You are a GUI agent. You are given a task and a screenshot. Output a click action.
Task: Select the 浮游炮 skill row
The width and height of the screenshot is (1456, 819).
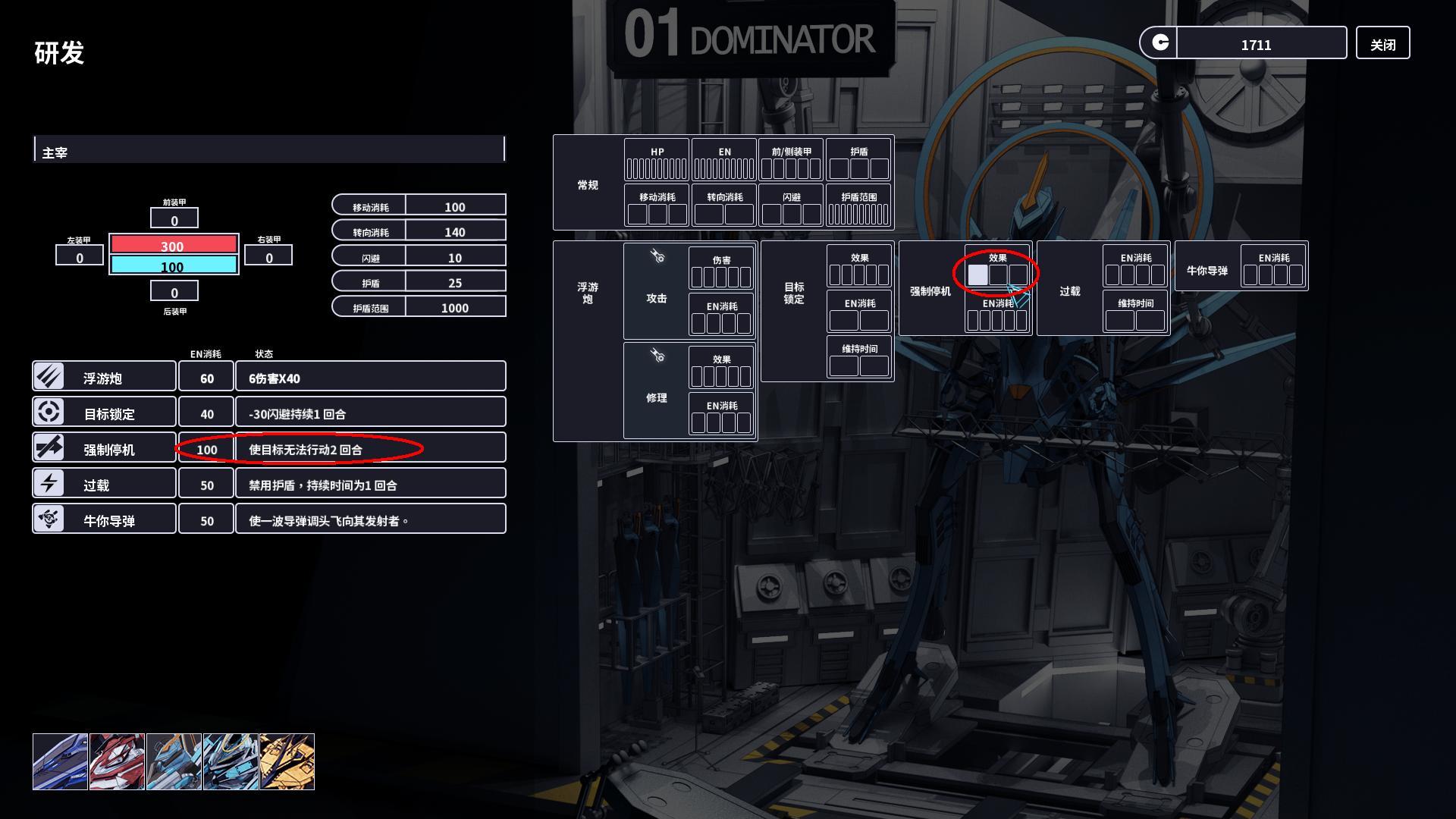104,377
